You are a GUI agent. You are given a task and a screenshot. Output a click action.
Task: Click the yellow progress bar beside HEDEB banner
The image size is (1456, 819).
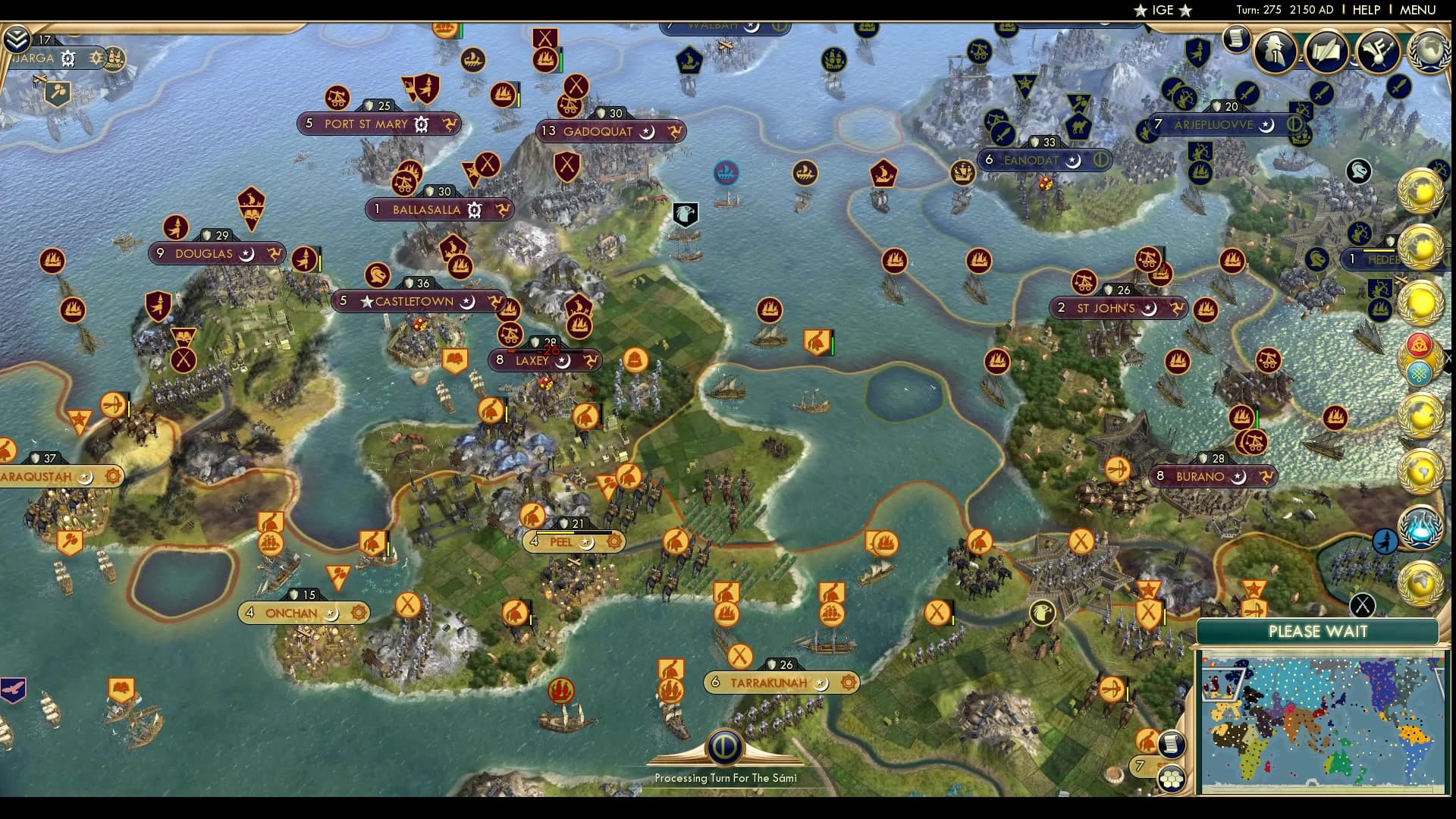(1379, 250)
